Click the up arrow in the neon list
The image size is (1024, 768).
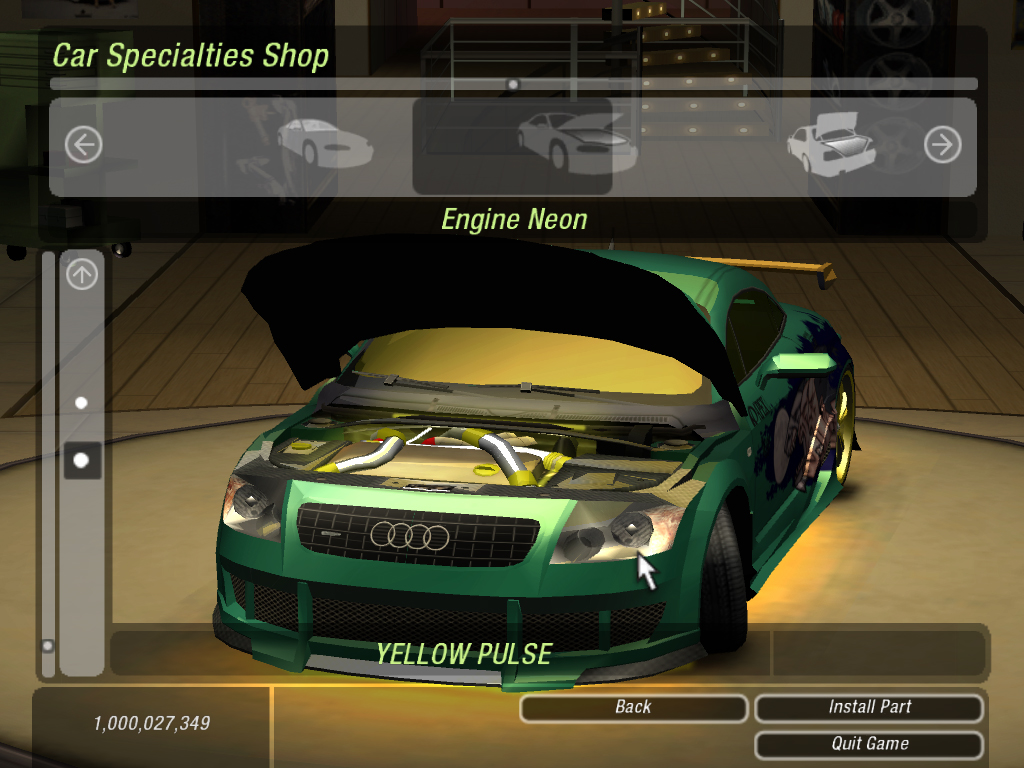pyautogui.click(x=82, y=274)
